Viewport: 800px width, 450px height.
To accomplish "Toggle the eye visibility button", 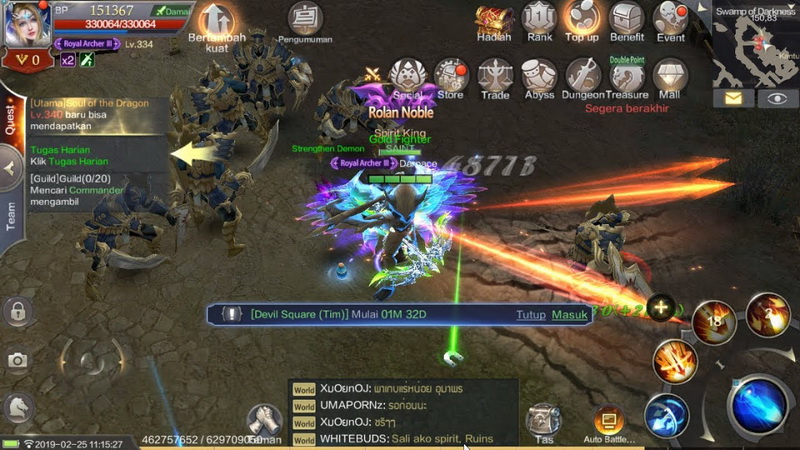I will pos(776,98).
